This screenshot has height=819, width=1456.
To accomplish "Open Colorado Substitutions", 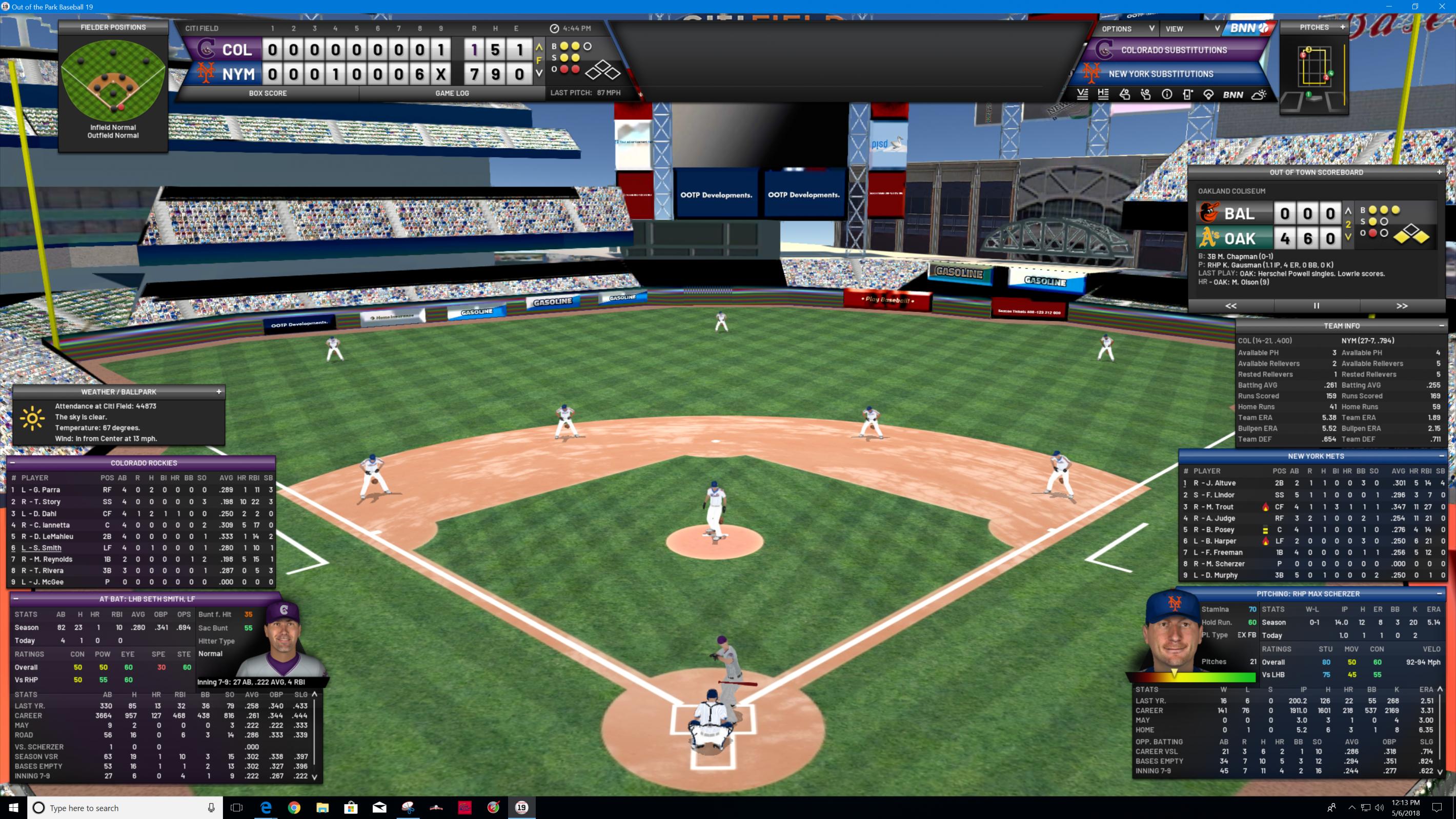I will (1174, 50).
